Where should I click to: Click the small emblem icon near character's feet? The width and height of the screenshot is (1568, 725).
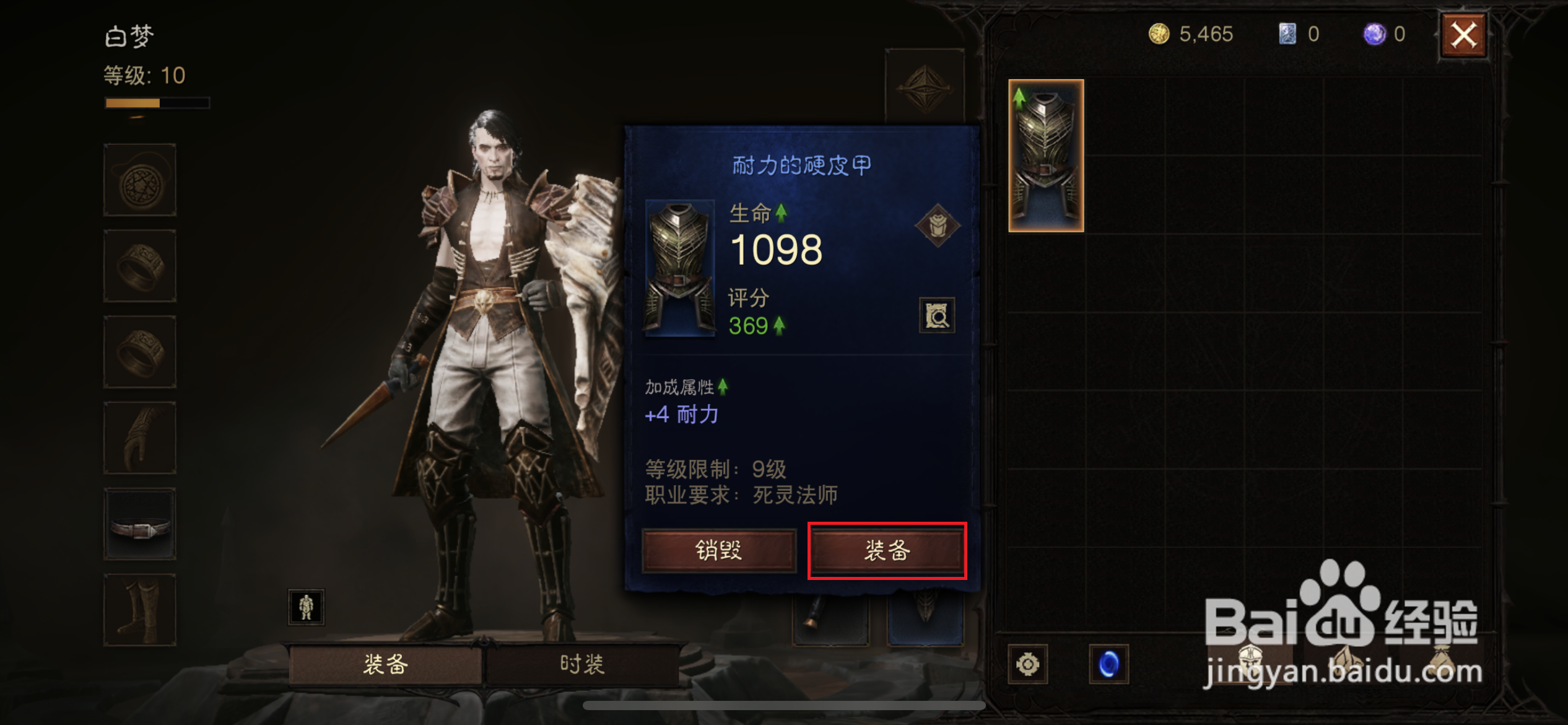click(306, 607)
